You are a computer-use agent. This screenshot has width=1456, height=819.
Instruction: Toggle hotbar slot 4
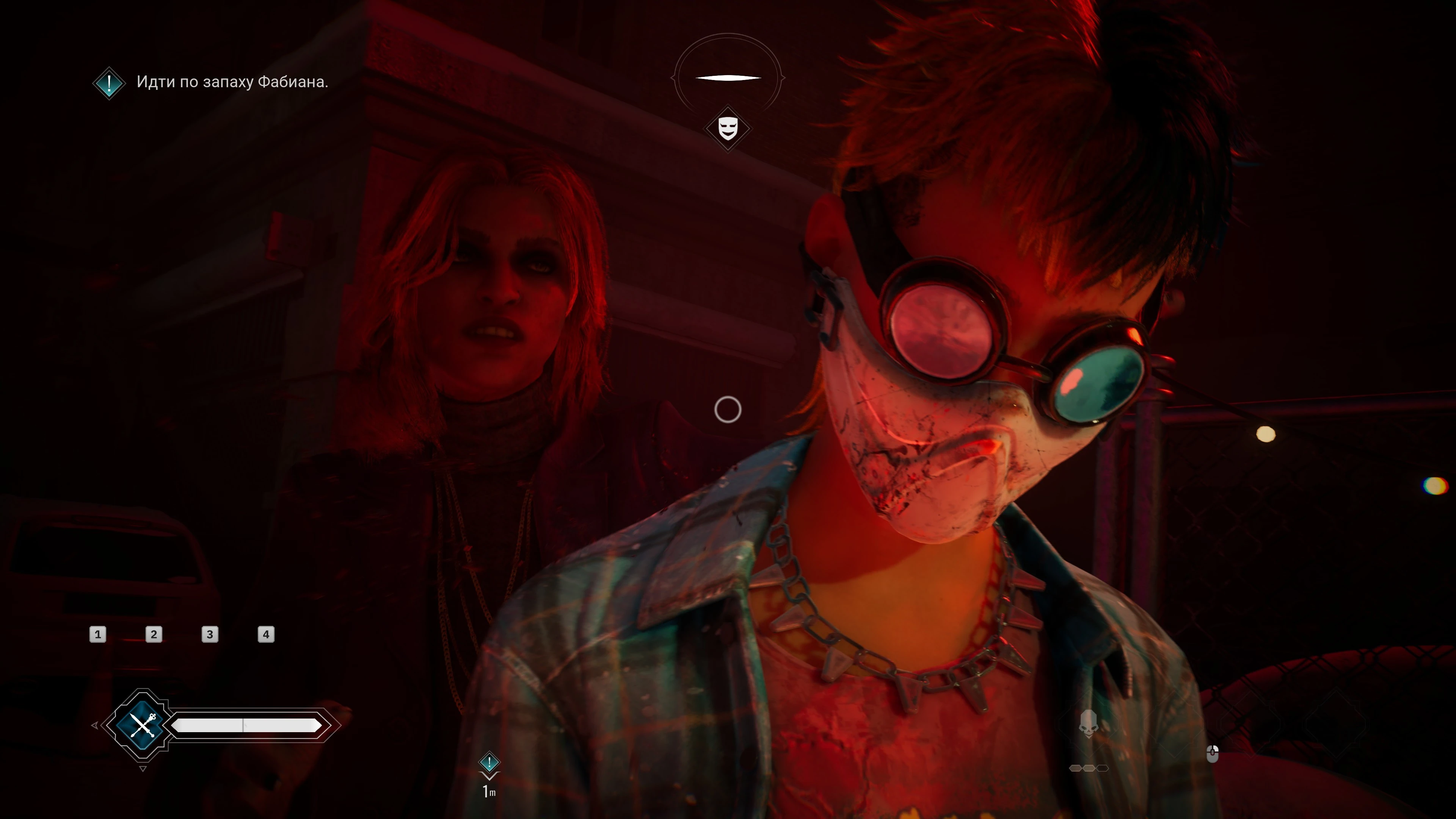pyautogui.click(x=266, y=635)
